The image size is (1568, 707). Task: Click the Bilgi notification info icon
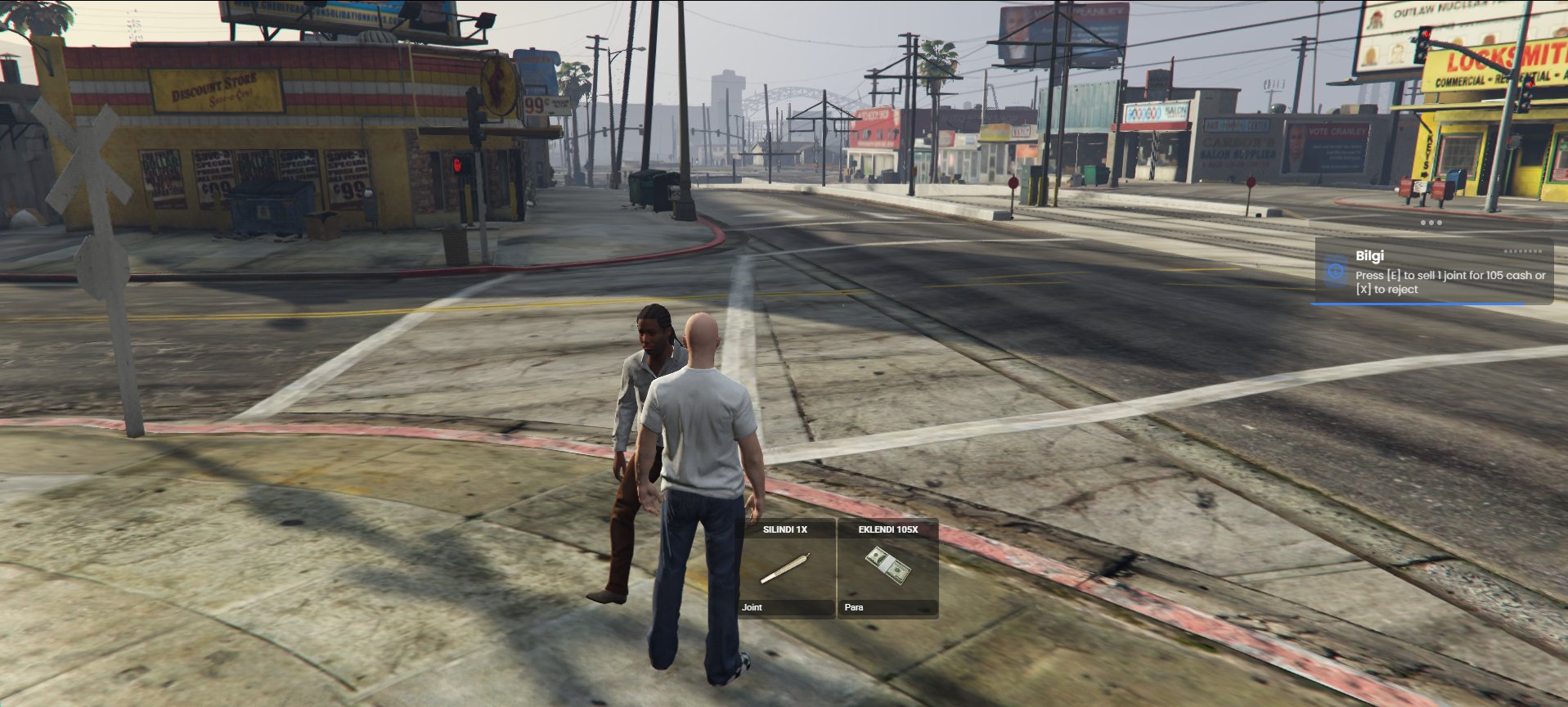1335,271
